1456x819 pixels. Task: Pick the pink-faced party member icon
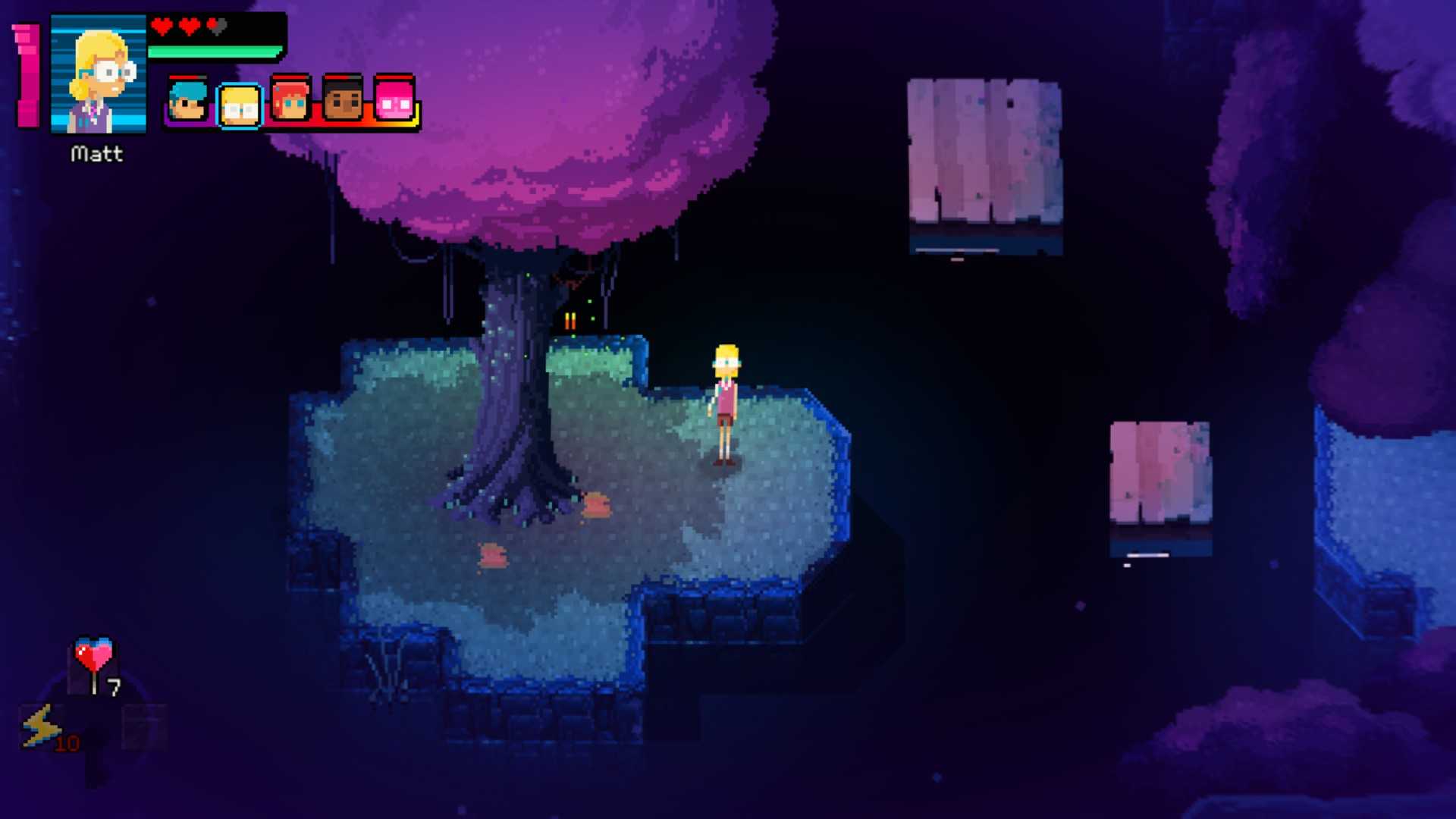394,99
